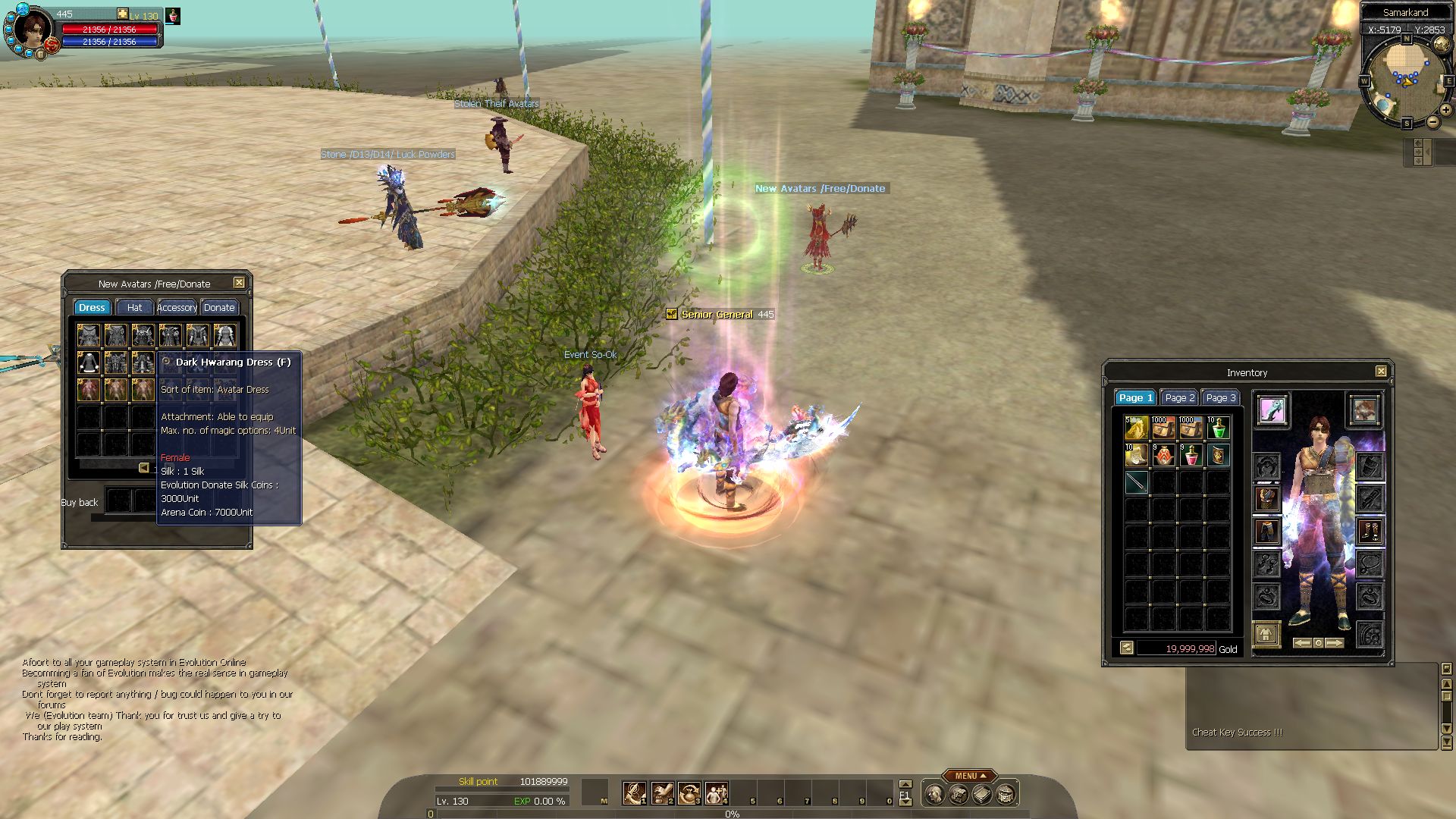
Task: Use the party invite action in slot 4
Action: tap(716, 793)
